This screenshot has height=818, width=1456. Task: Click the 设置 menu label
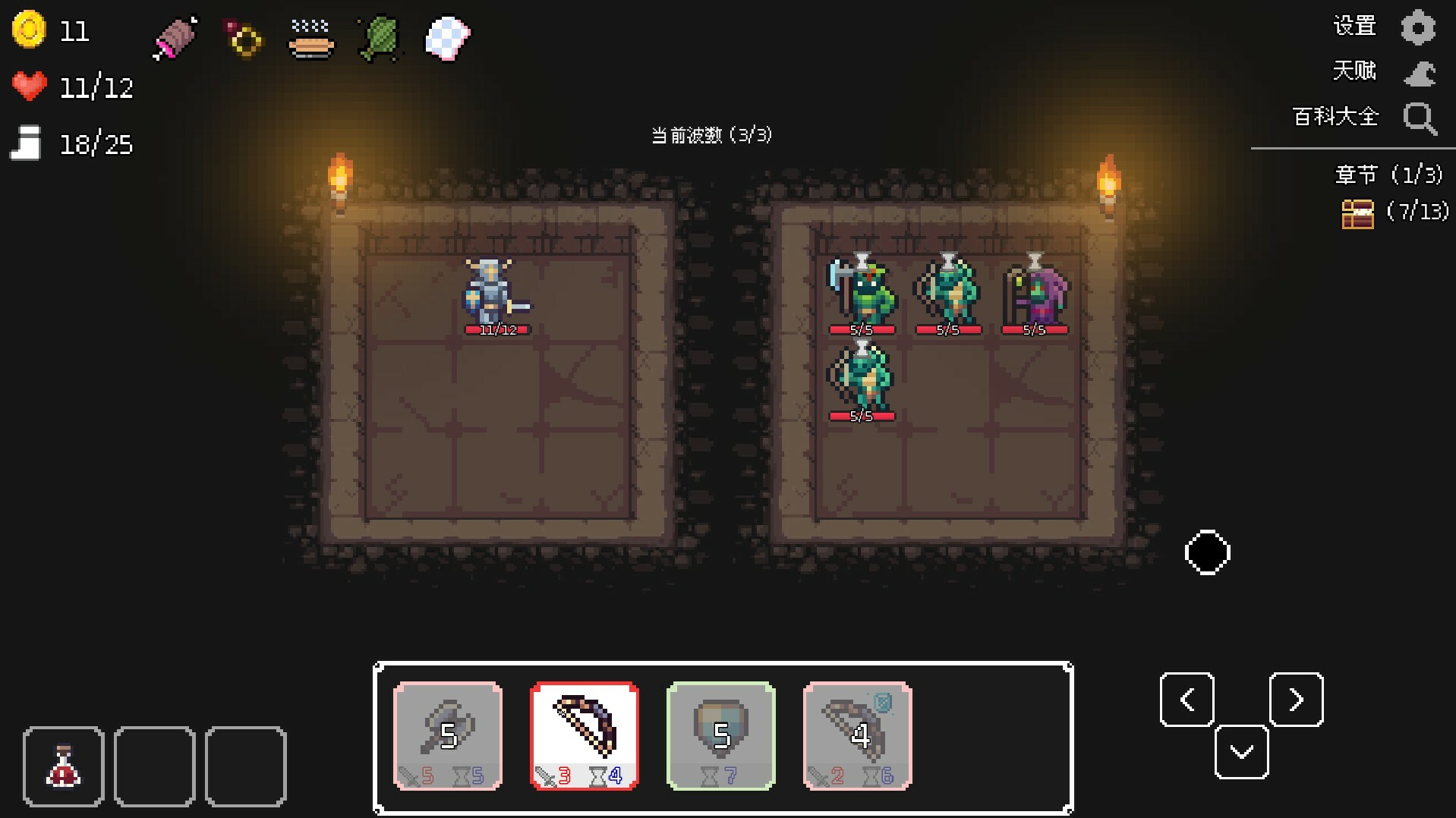pyautogui.click(x=1354, y=25)
